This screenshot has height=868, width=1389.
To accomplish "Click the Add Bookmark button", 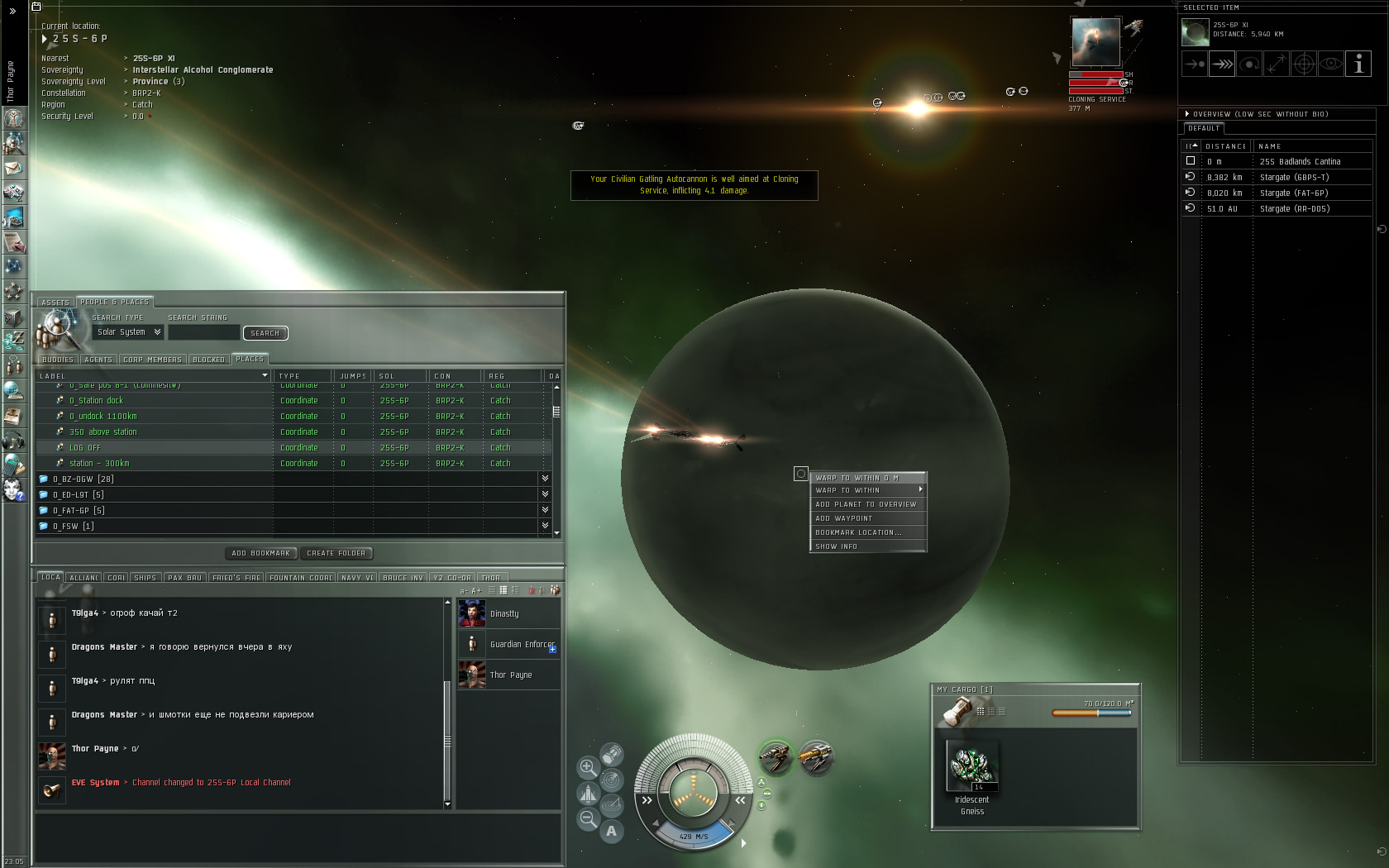I will [261, 553].
